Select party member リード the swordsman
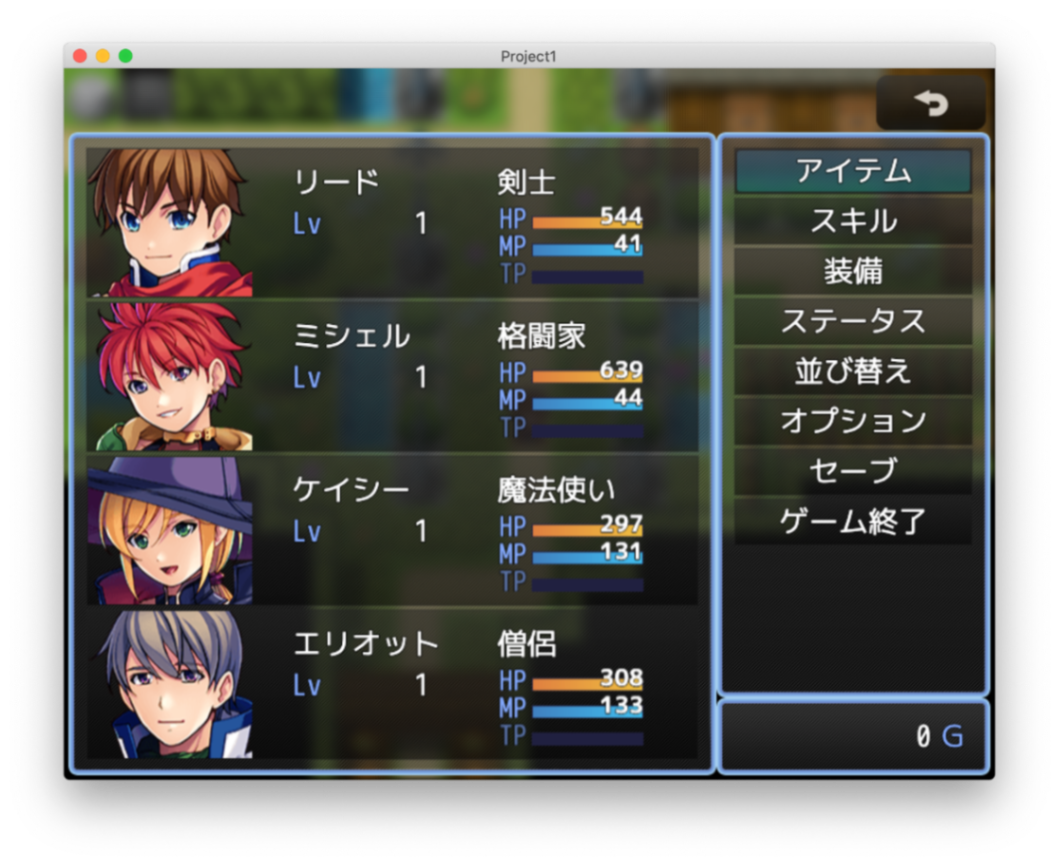 click(x=392, y=222)
